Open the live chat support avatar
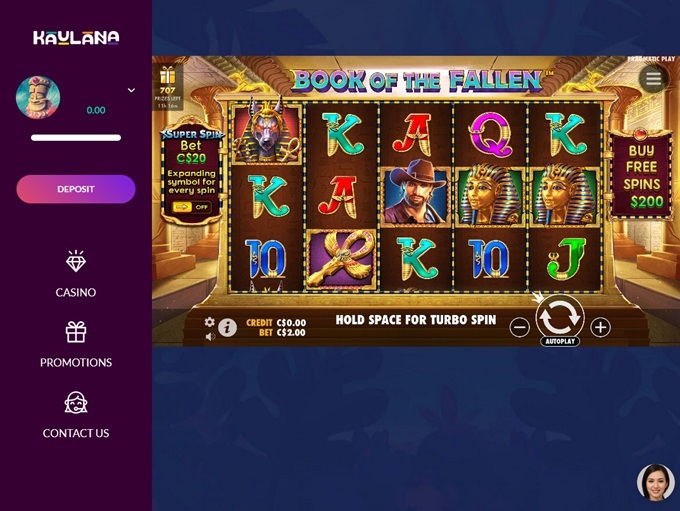The image size is (680, 511). click(655, 482)
